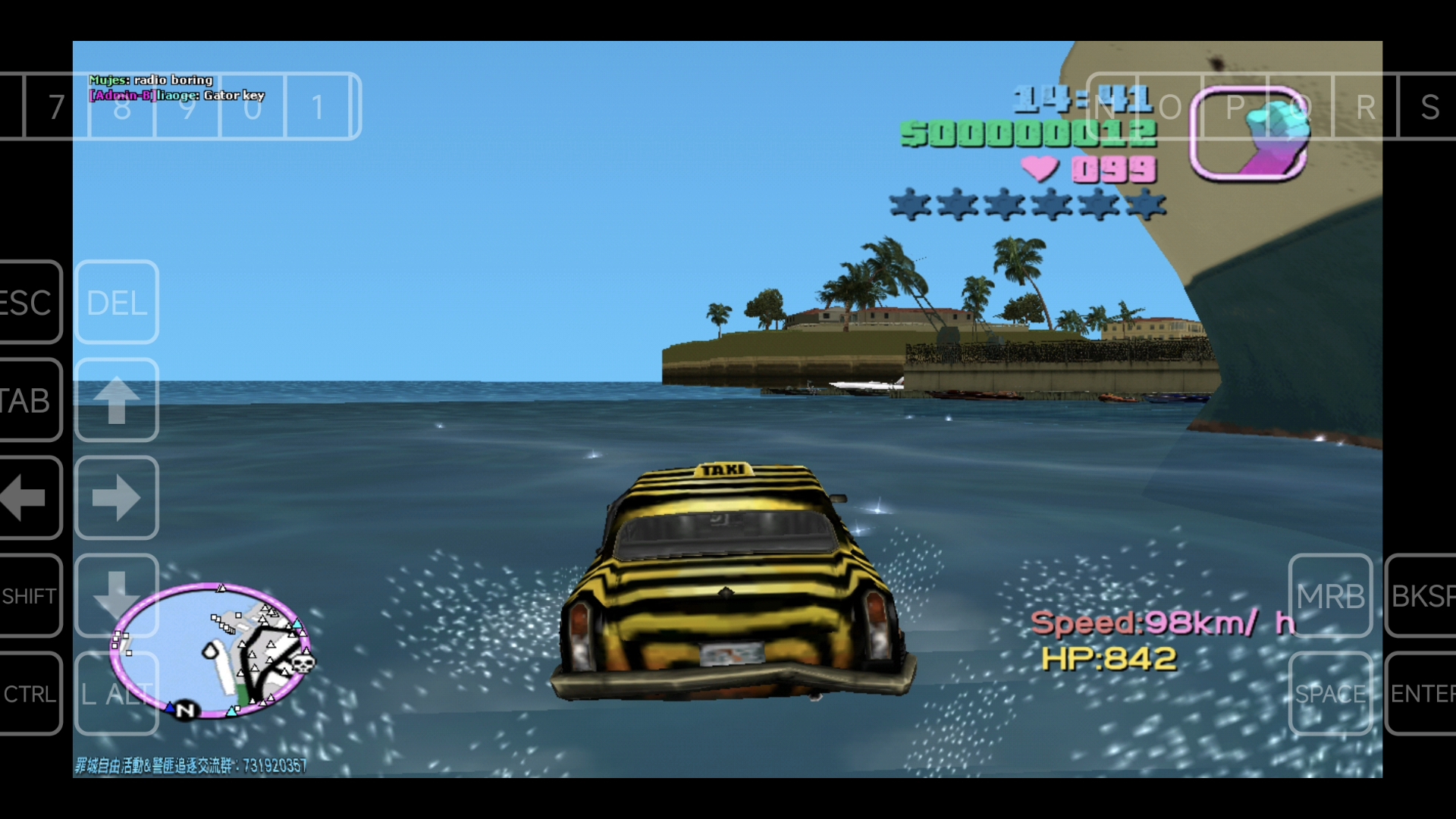
Task: Tap the ENTER overlay key
Action: (x=1422, y=694)
